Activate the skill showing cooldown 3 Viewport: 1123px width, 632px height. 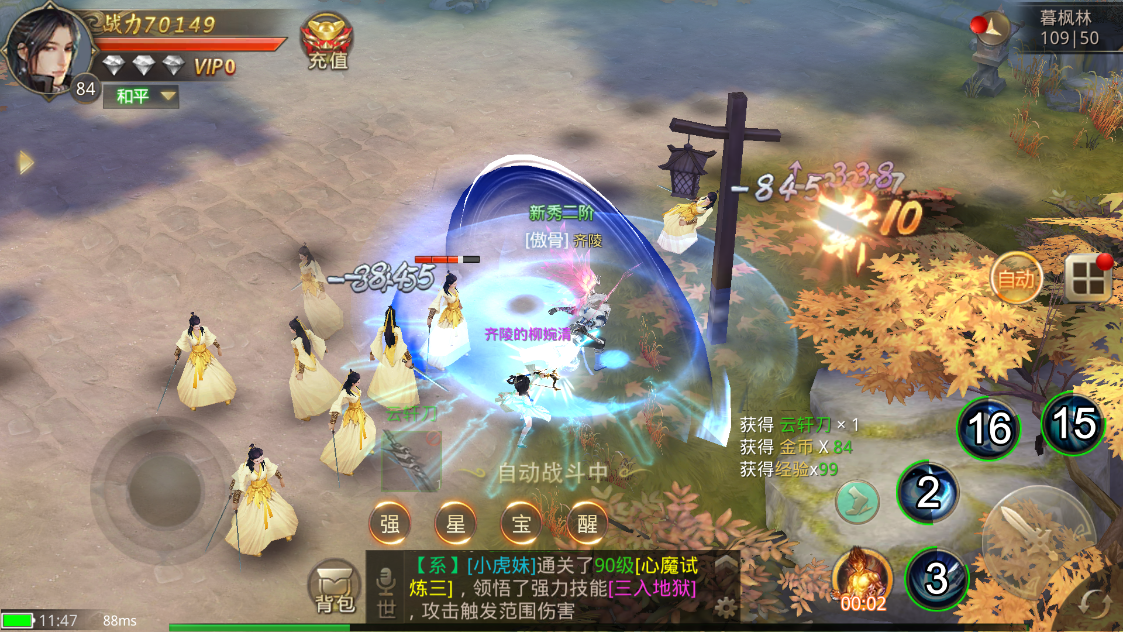tap(936, 579)
